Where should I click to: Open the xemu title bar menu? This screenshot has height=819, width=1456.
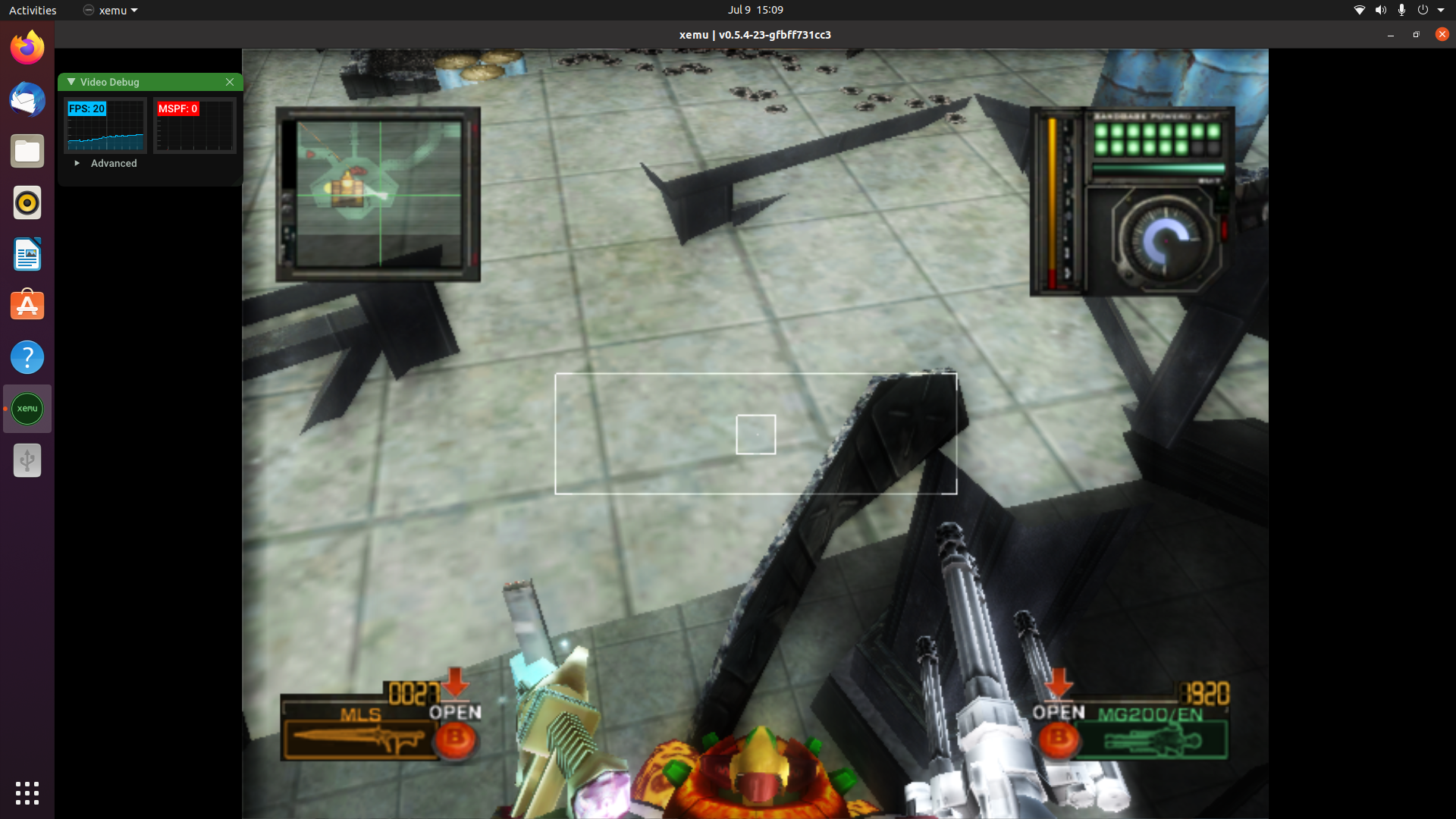[x=110, y=10]
